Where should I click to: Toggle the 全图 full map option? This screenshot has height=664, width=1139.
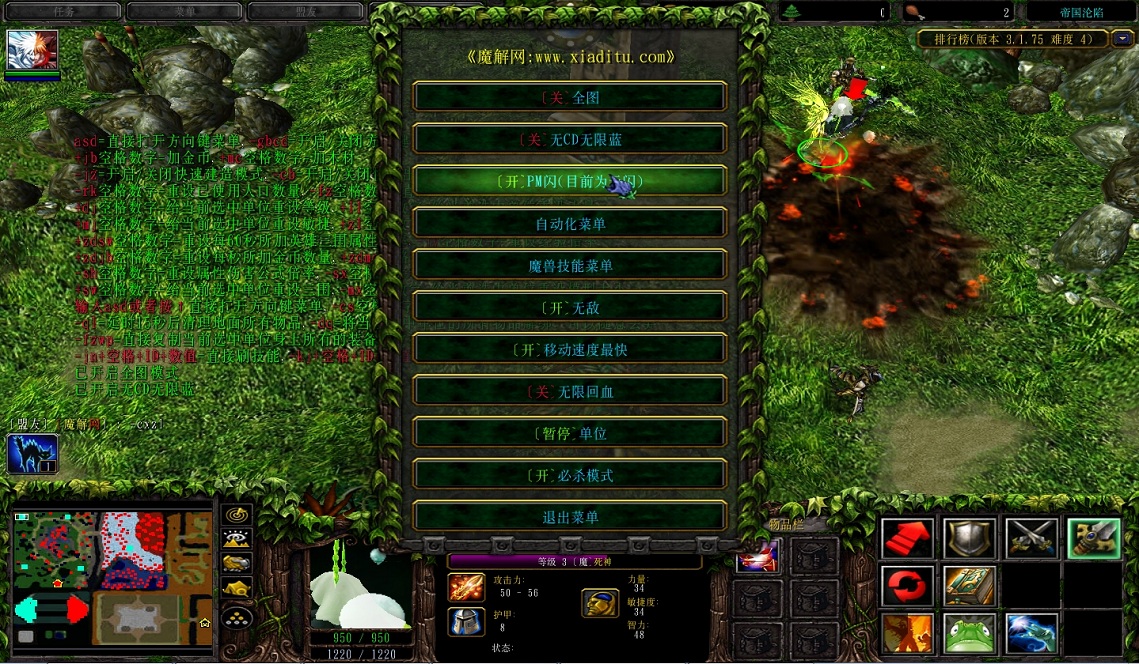coord(570,97)
